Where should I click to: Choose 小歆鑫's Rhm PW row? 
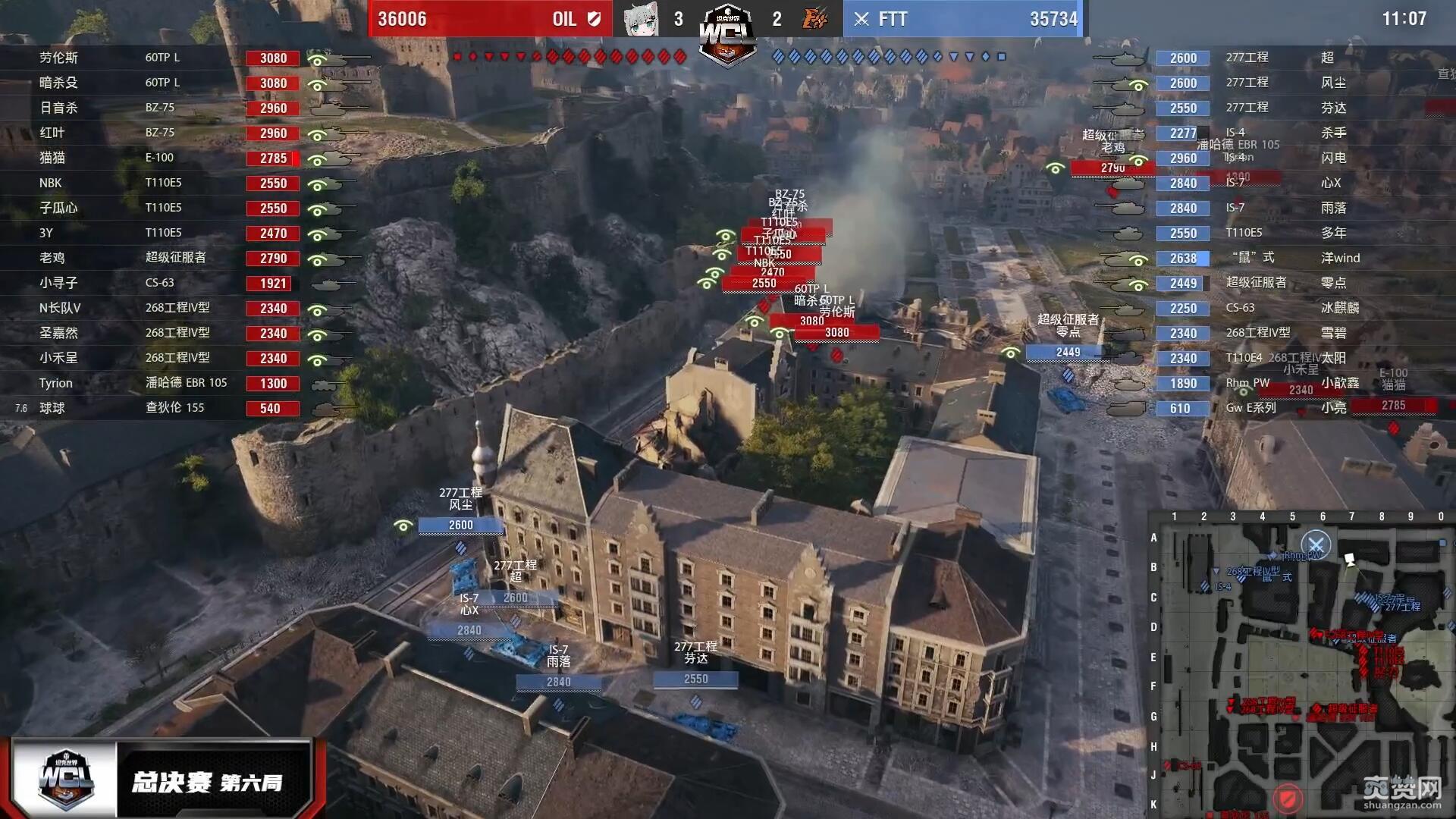click(x=1289, y=383)
